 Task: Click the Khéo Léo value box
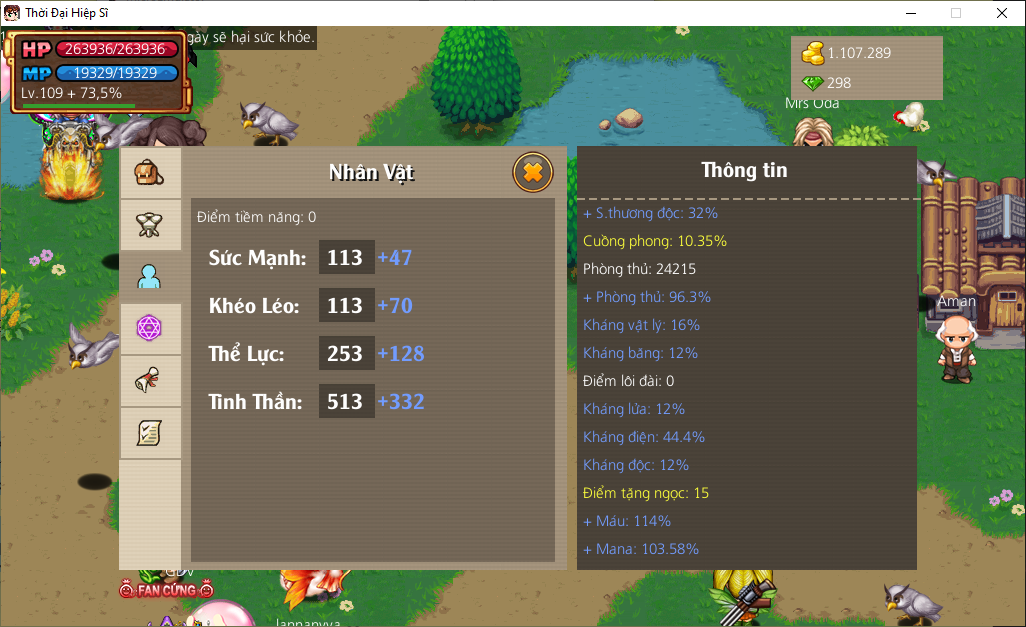coord(346,306)
